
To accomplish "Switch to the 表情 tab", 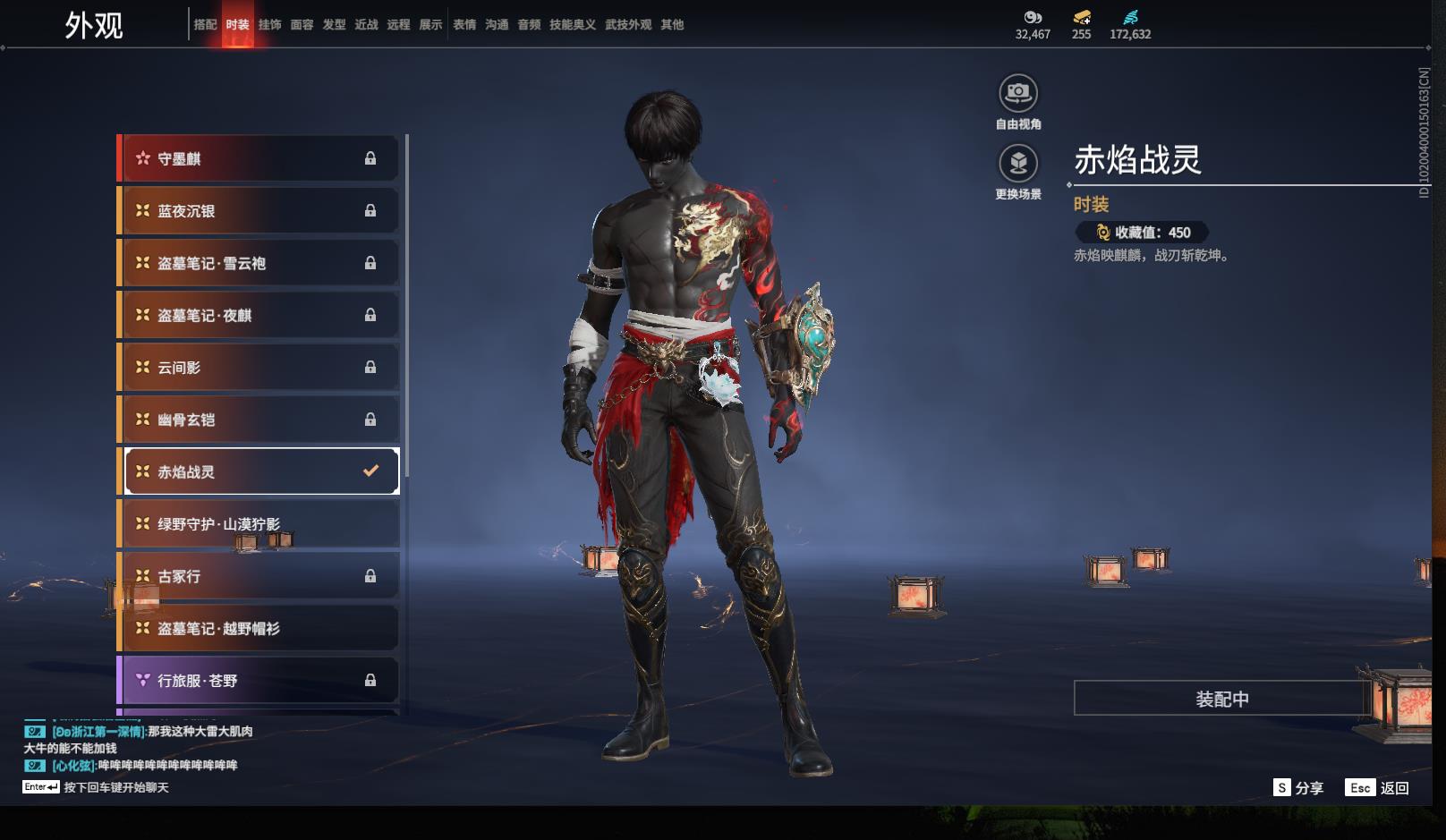I will coord(464,25).
